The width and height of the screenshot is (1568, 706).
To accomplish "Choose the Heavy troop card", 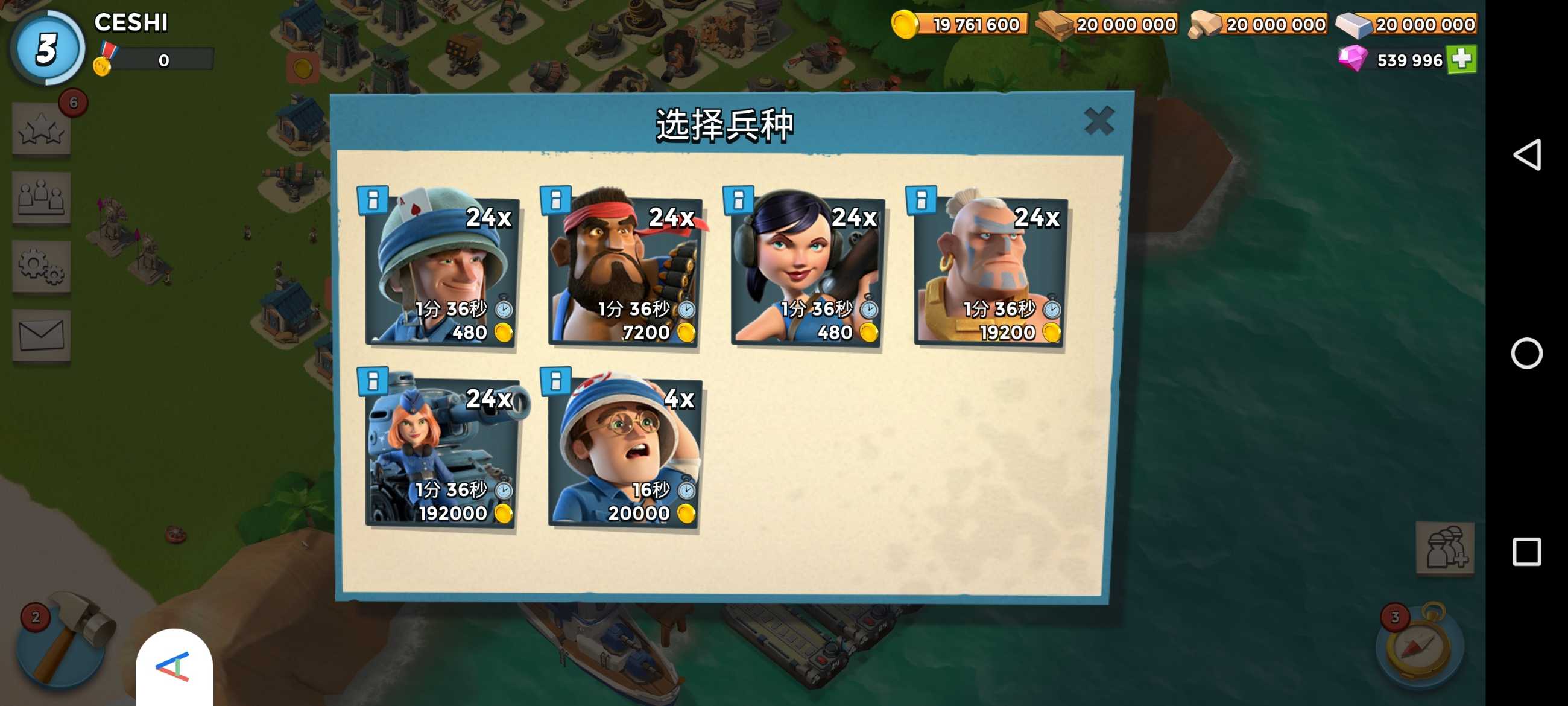I will click(625, 271).
